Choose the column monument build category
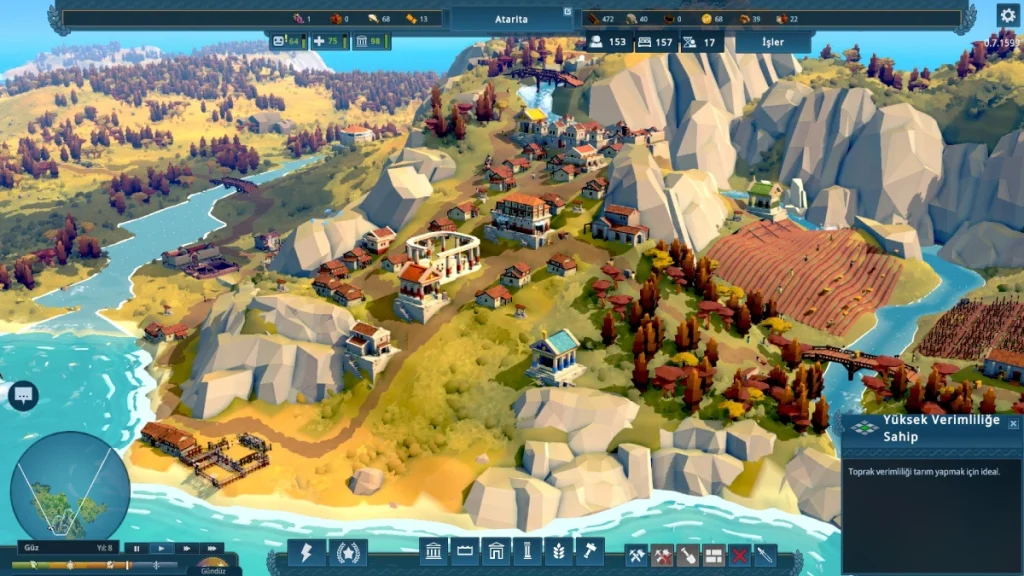Screen dimensions: 1024x576 [x=527, y=551]
